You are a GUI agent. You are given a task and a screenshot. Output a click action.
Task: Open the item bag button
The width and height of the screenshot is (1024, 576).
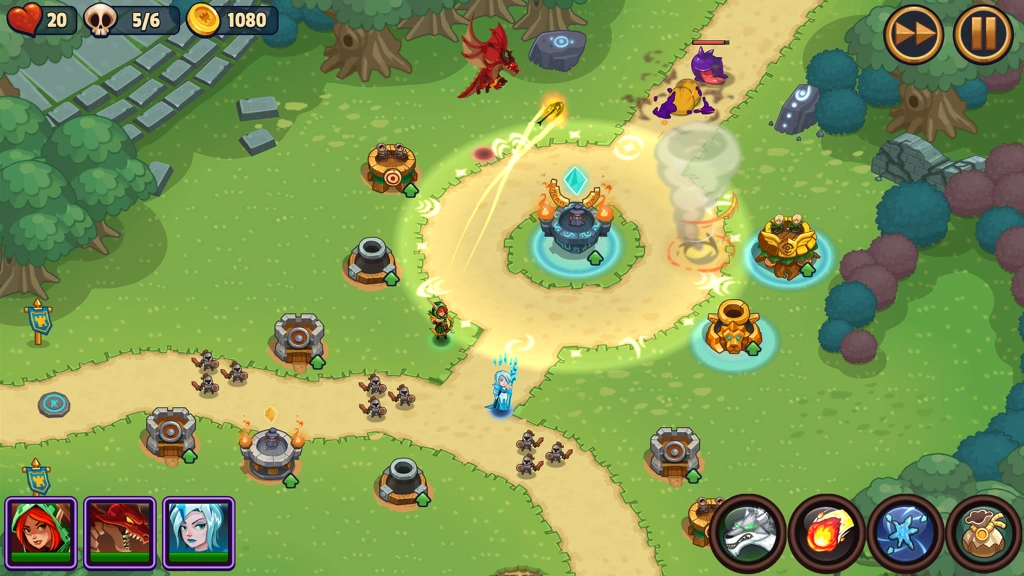pyautogui.click(x=983, y=532)
